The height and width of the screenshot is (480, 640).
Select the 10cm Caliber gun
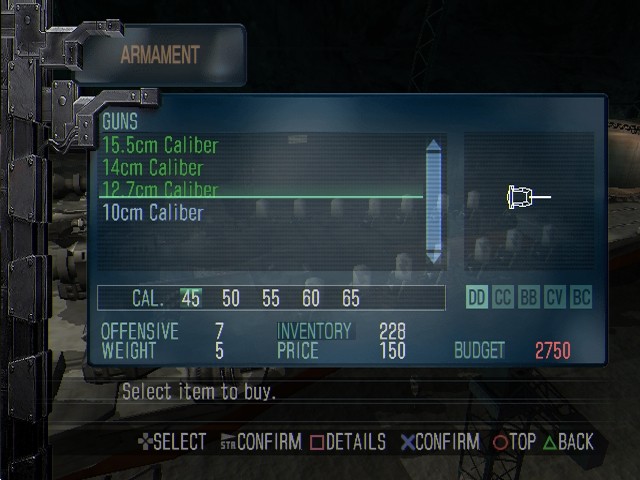click(152, 212)
